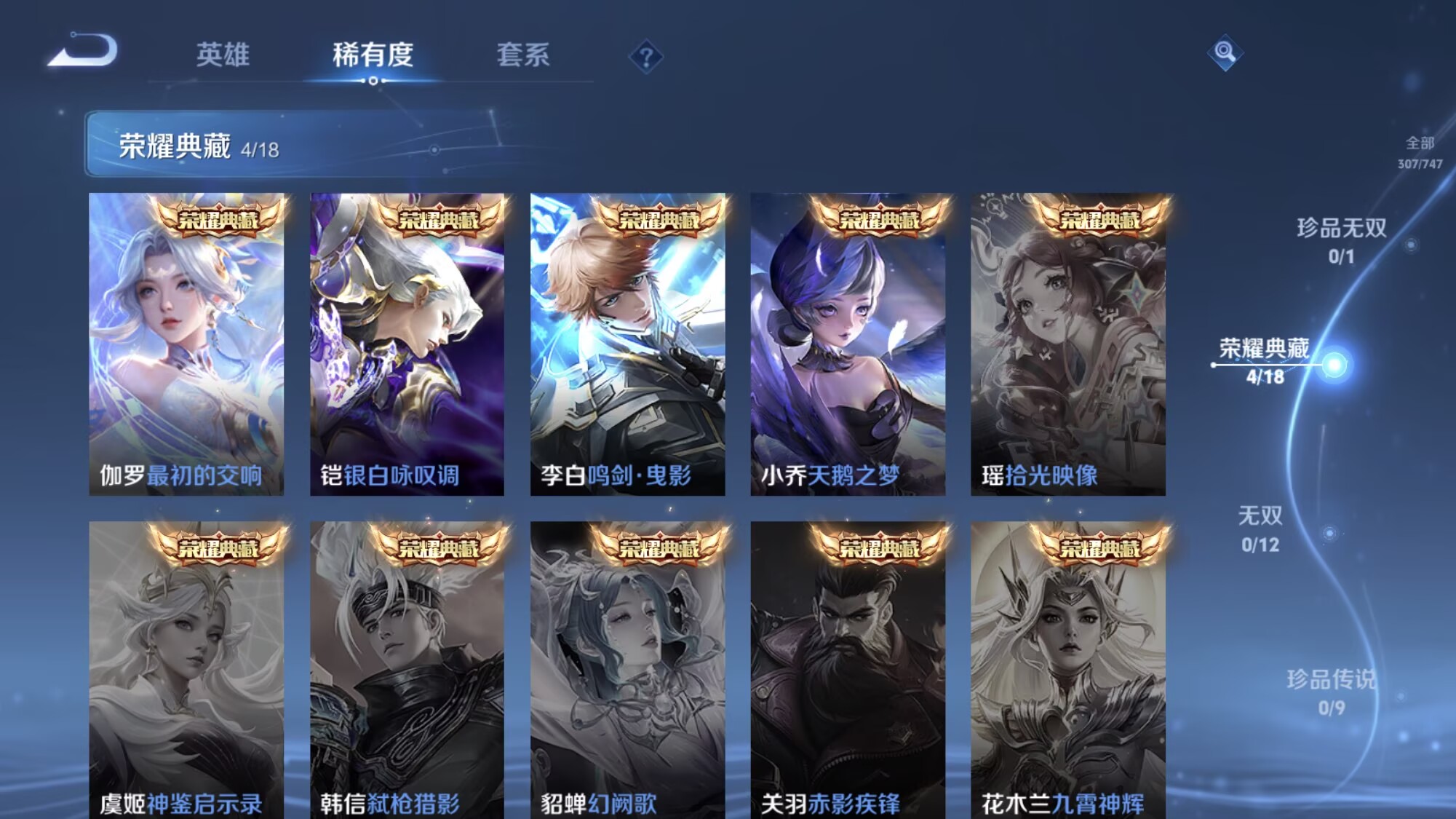The width and height of the screenshot is (1456, 819).
Task: Jump to the 珍品传说 rarity section
Action: click(x=1331, y=692)
